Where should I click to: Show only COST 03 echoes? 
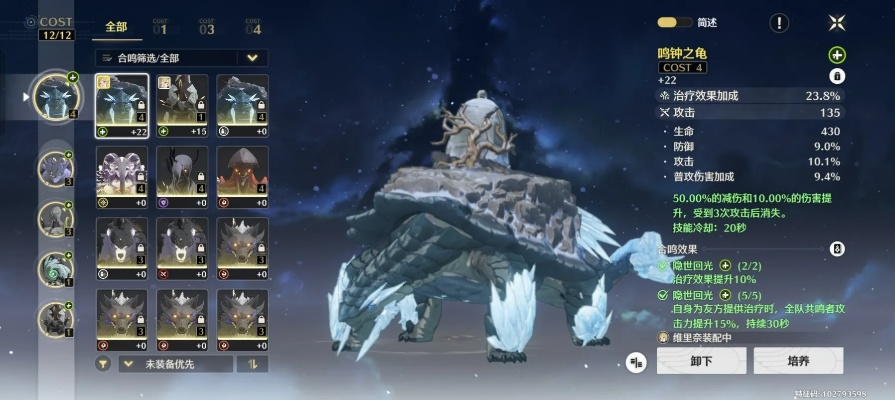click(206, 27)
